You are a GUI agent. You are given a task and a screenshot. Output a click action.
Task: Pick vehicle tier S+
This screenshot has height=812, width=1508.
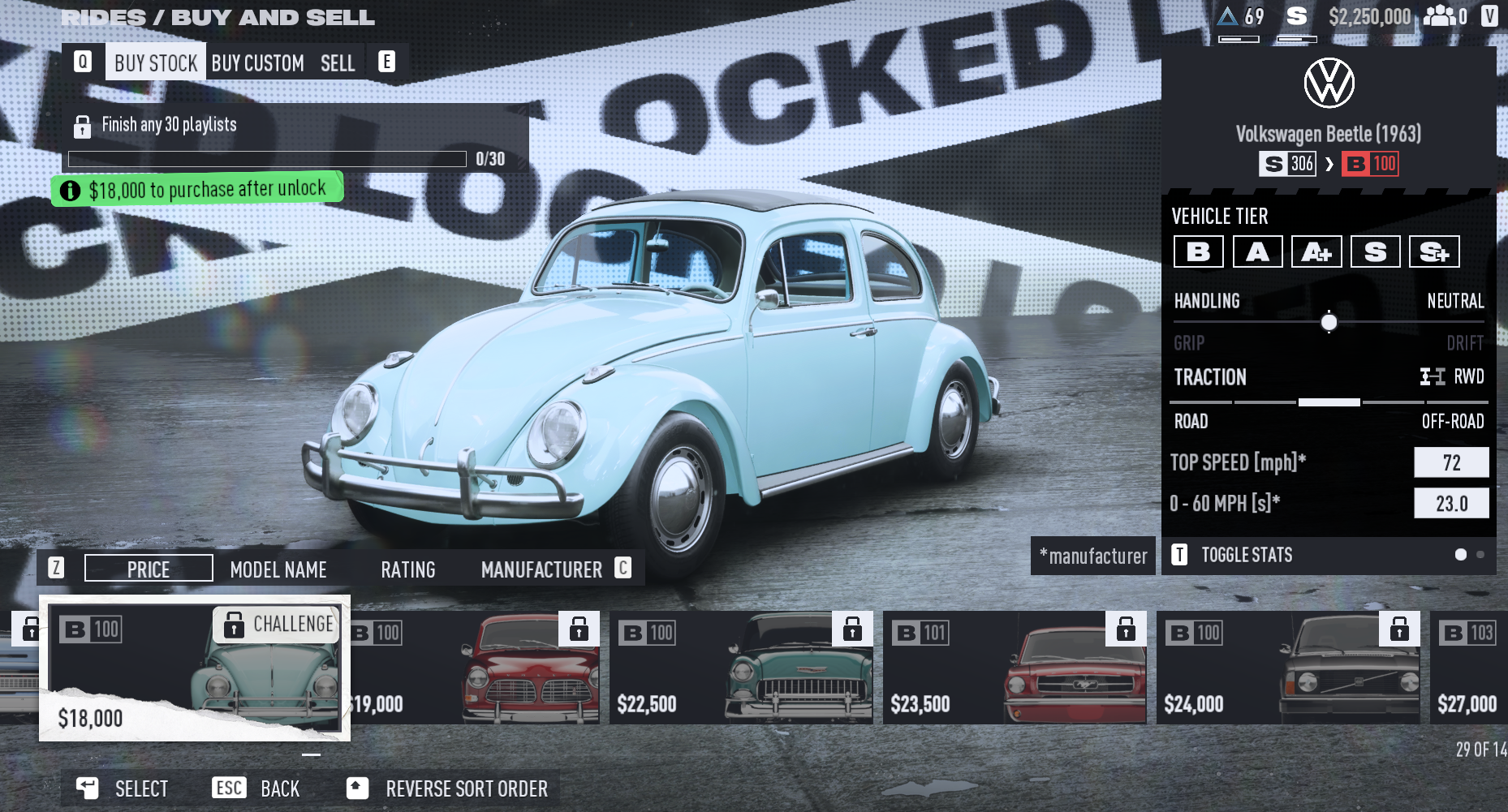point(1434,251)
